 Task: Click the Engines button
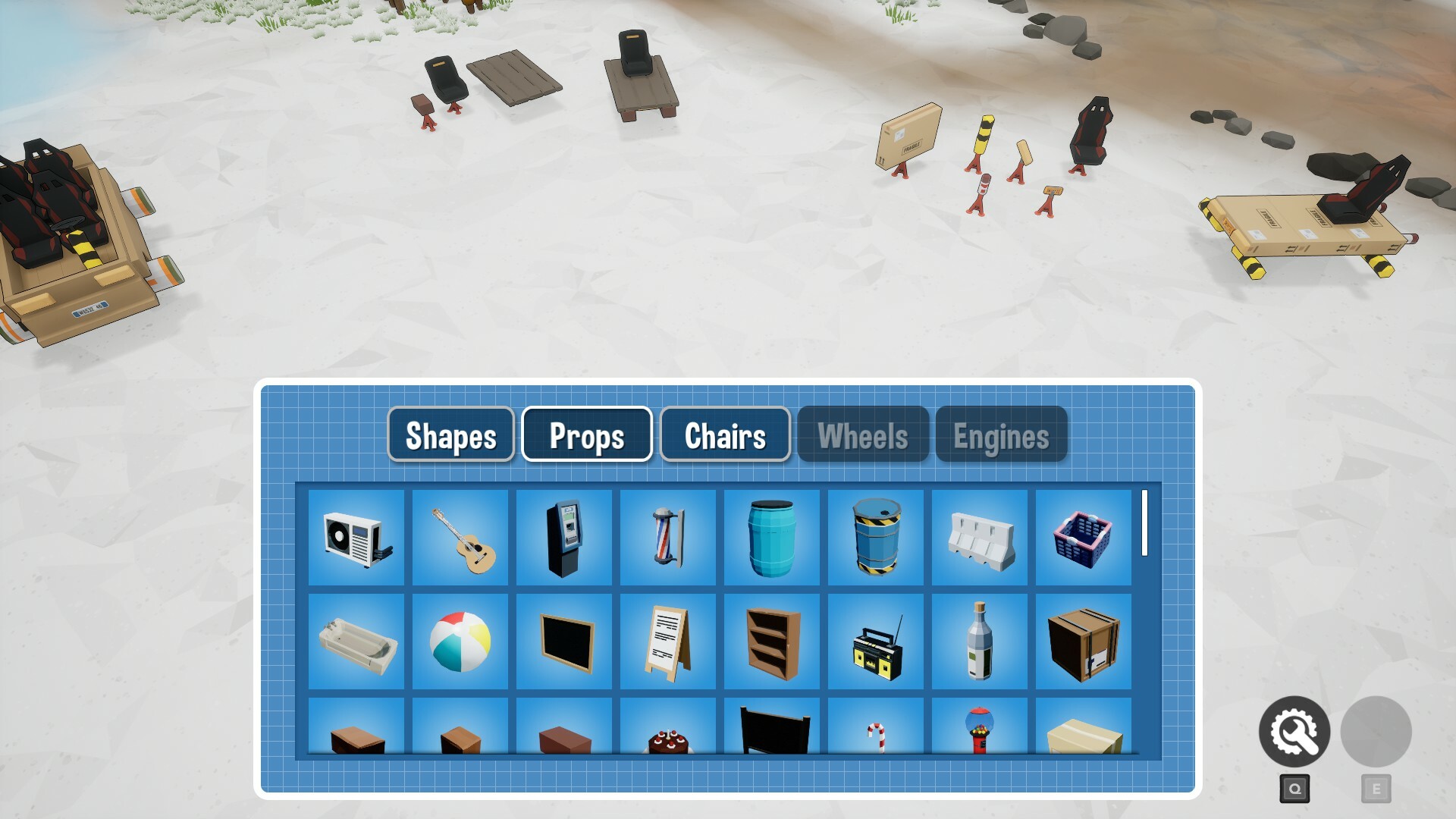[1001, 435]
